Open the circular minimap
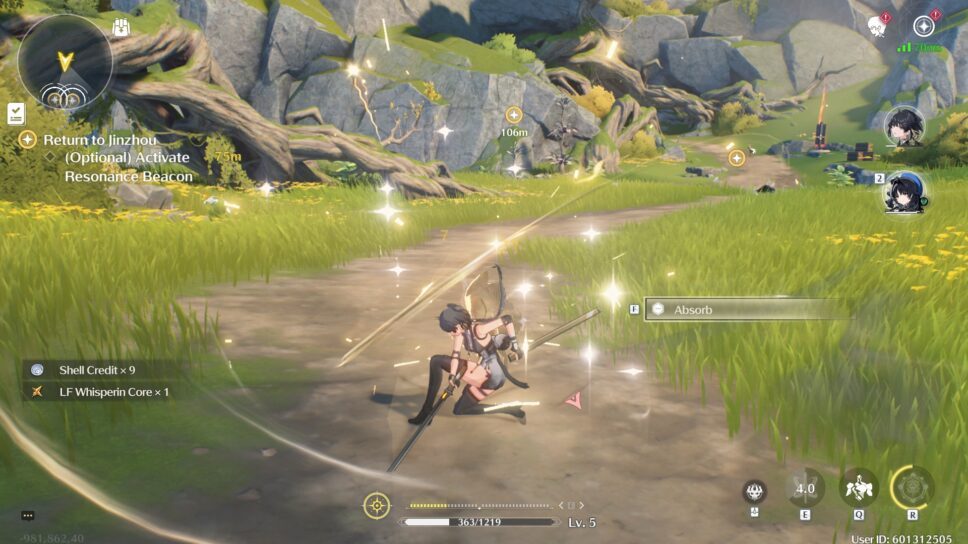The image size is (968, 544). [65, 62]
